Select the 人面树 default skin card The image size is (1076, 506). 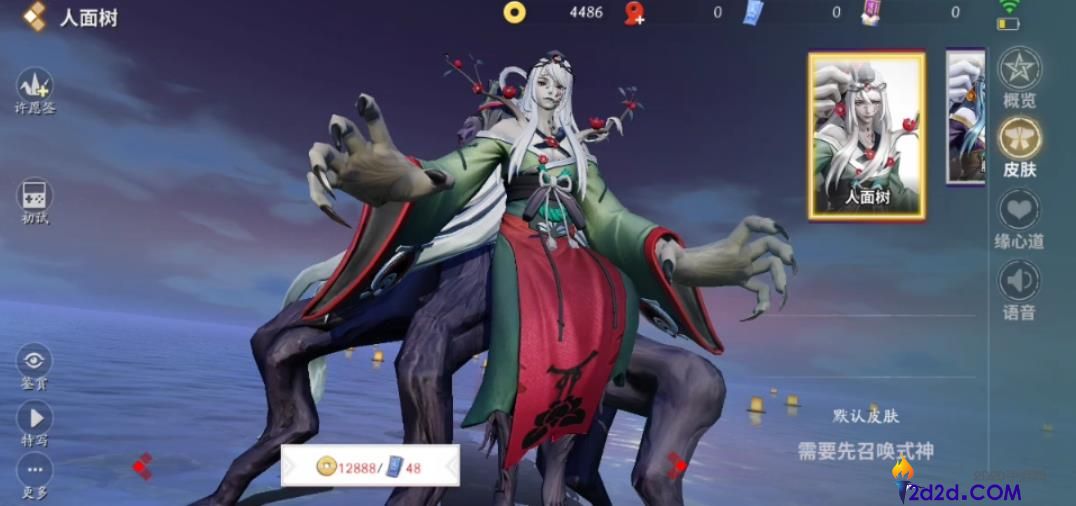point(867,135)
